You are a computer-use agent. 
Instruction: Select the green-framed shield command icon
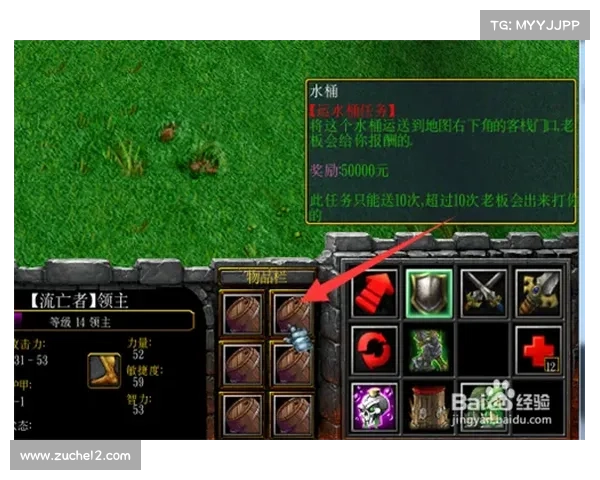(430, 292)
